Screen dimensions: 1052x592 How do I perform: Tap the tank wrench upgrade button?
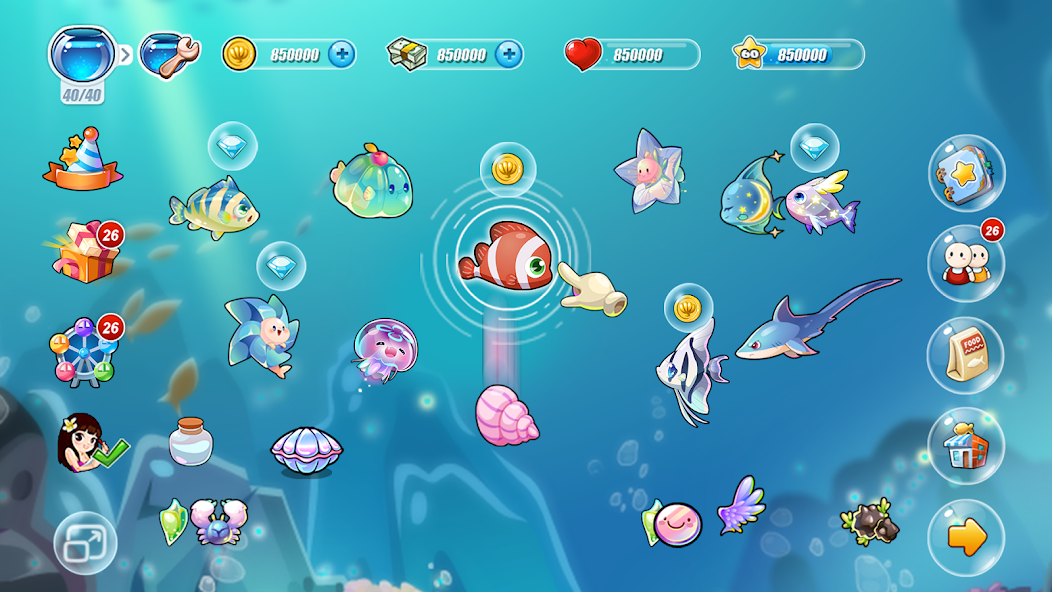click(x=168, y=53)
